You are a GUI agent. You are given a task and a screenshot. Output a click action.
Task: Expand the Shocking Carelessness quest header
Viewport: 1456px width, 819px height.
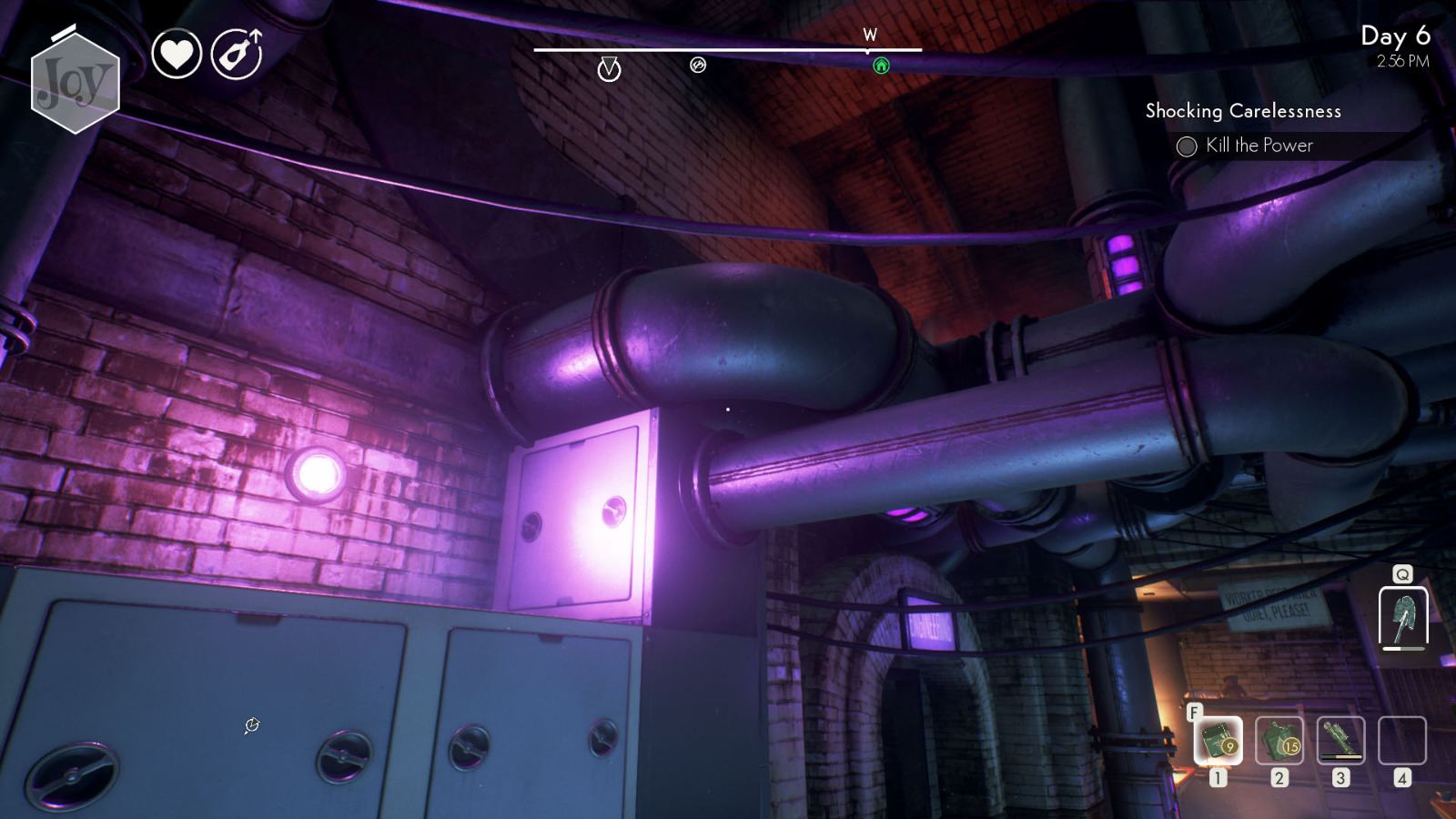tap(1243, 111)
